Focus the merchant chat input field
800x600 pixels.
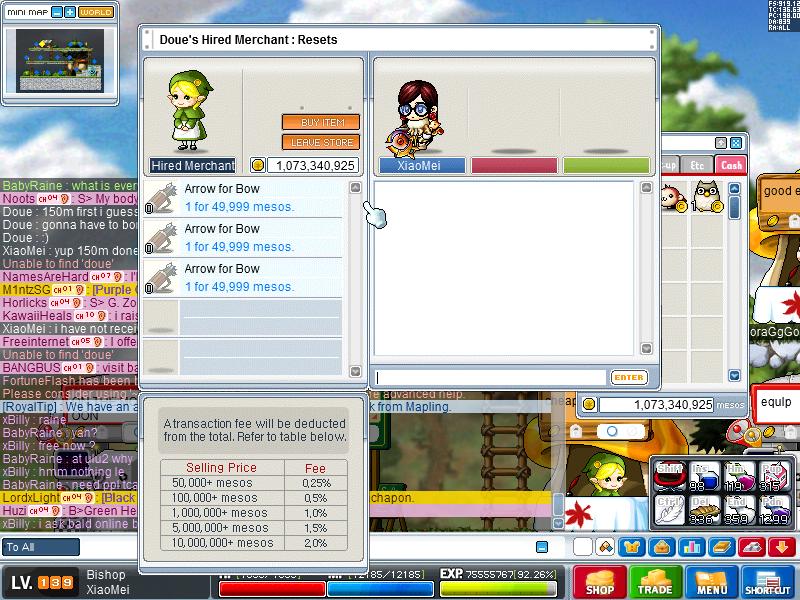(490, 378)
